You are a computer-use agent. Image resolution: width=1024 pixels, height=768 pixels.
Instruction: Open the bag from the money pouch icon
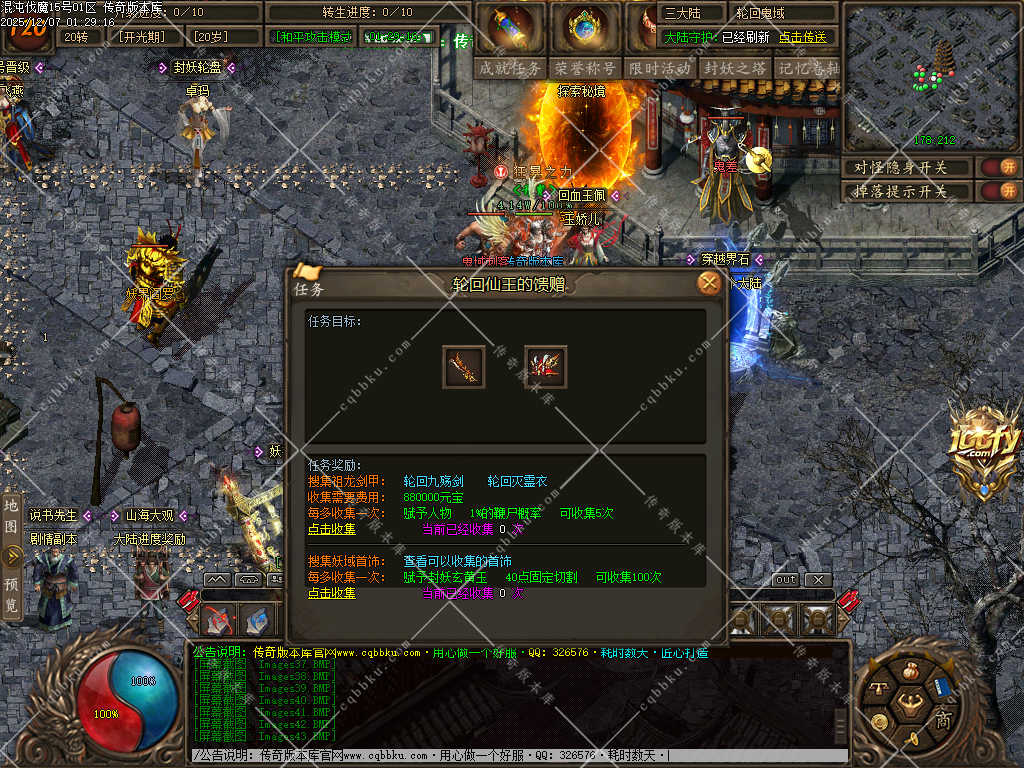click(x=910, y=671)
